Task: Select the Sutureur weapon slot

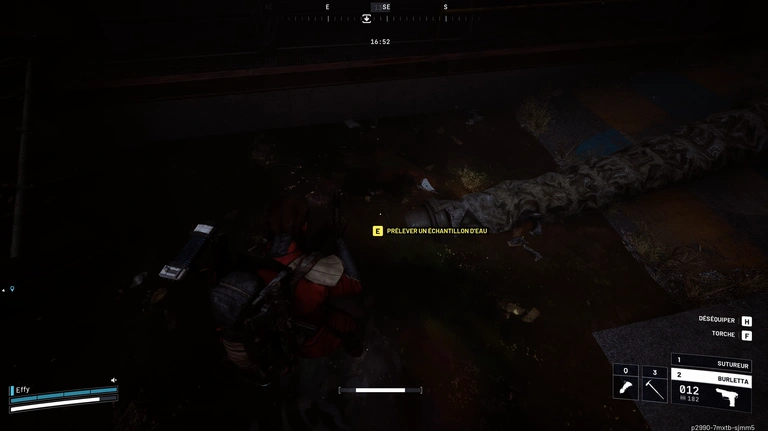Action: point(711,363)
